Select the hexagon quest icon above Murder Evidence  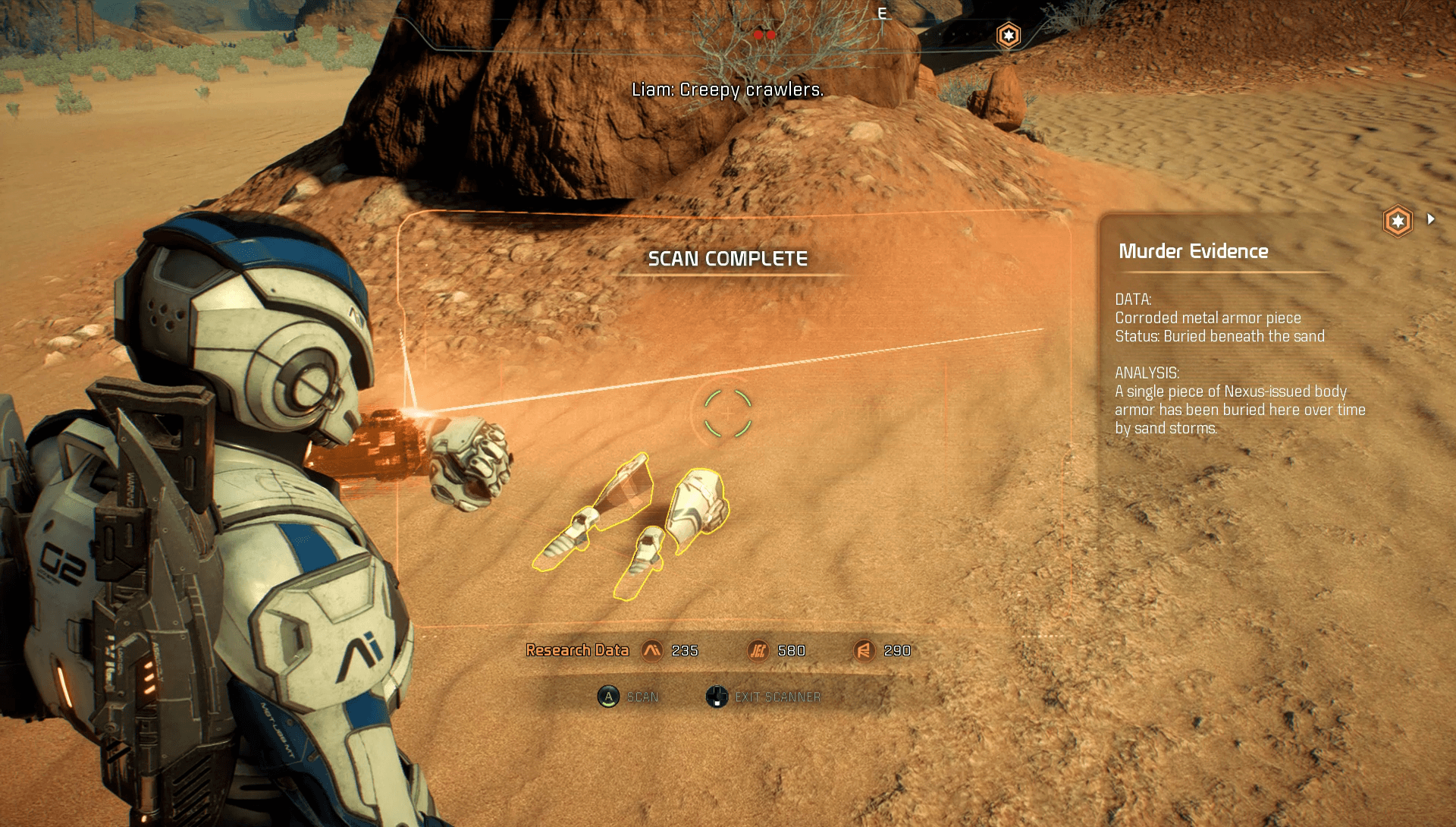click(x=1397, y=222)
